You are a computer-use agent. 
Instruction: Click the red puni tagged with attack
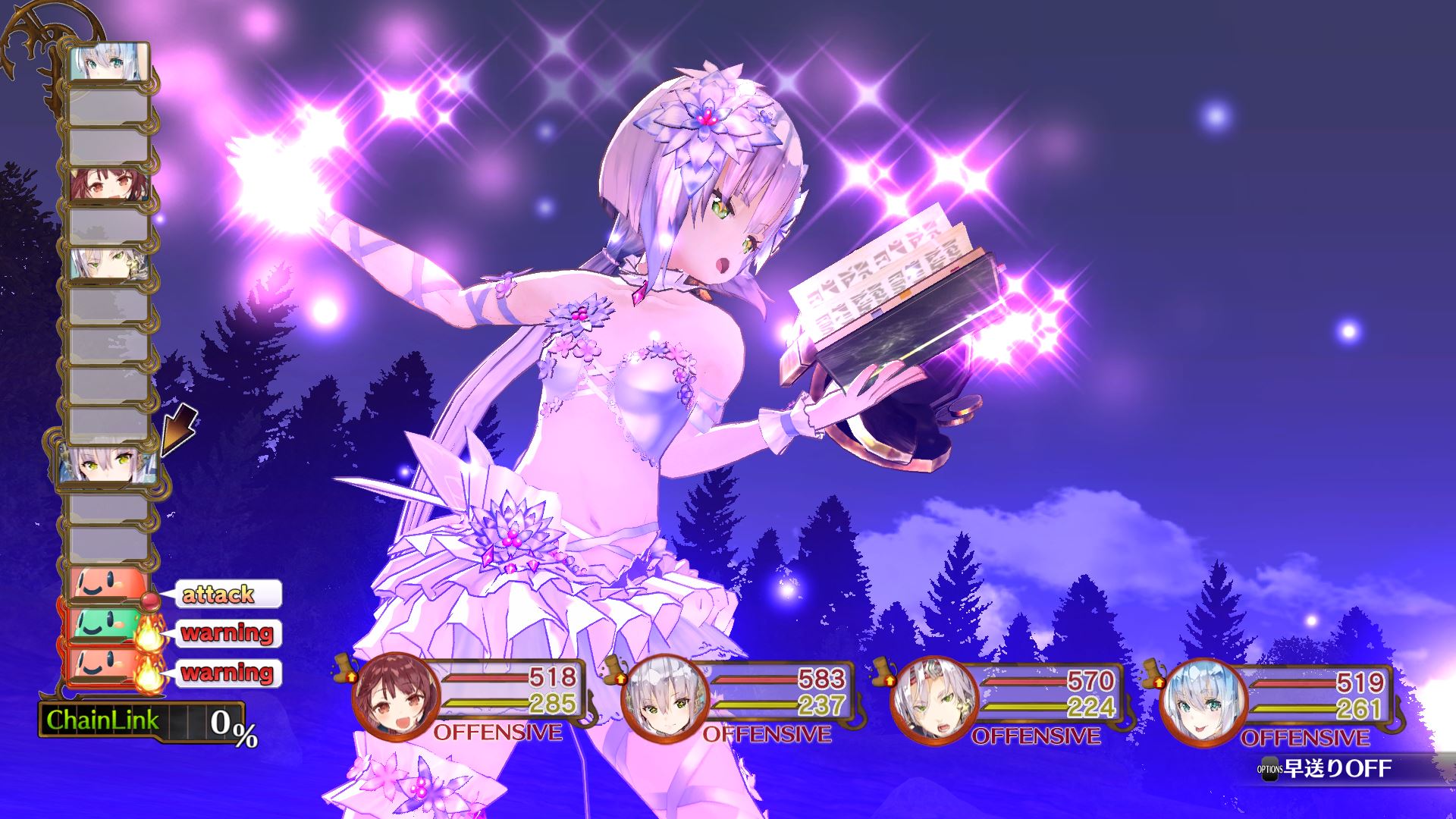(x=106, y=585)
